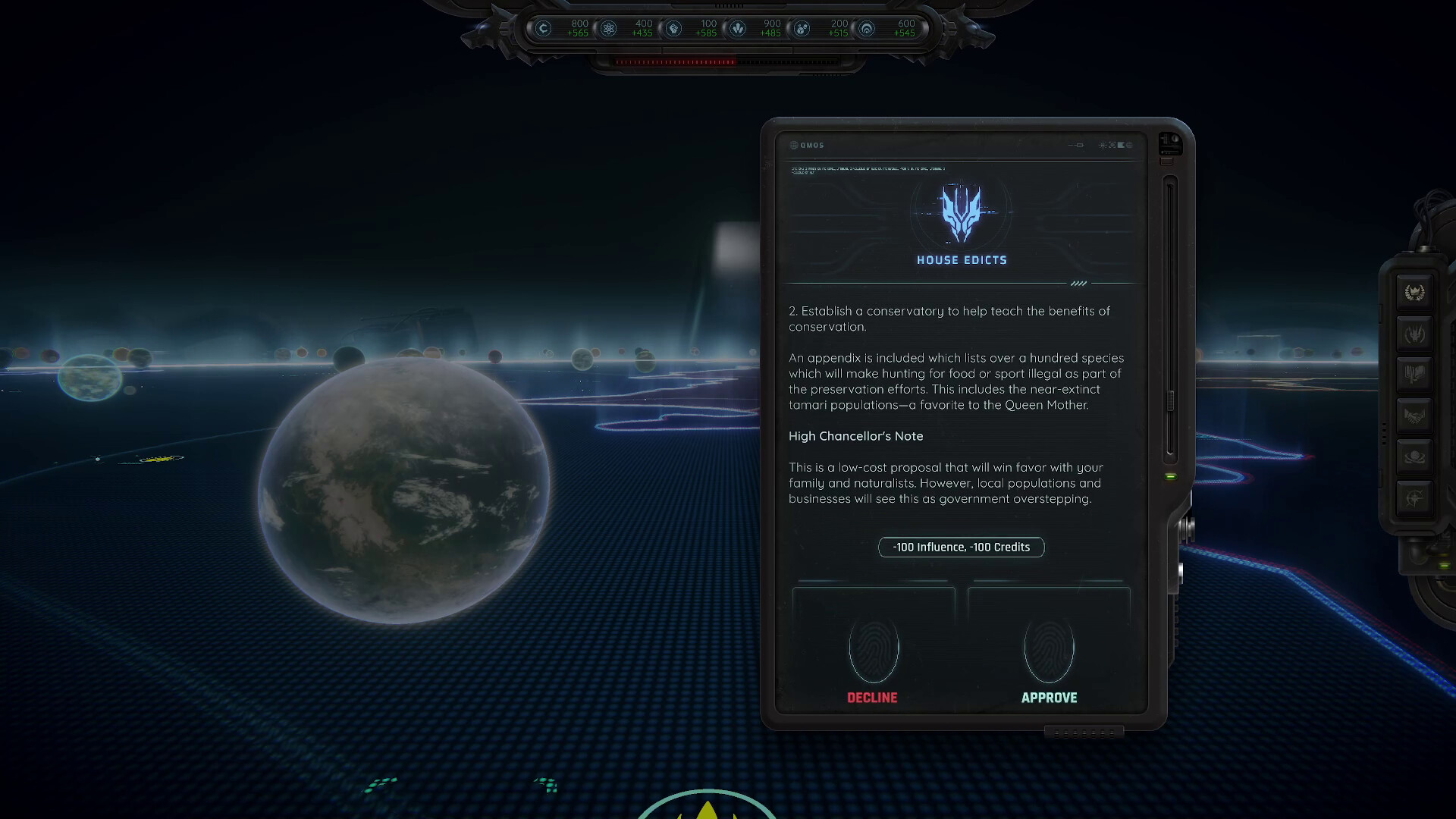Click the -100 Influence, -100 Credits cost label
The width and height of the screenshot is (1456, 819).
pyautogui.click(x=961, y=547)
